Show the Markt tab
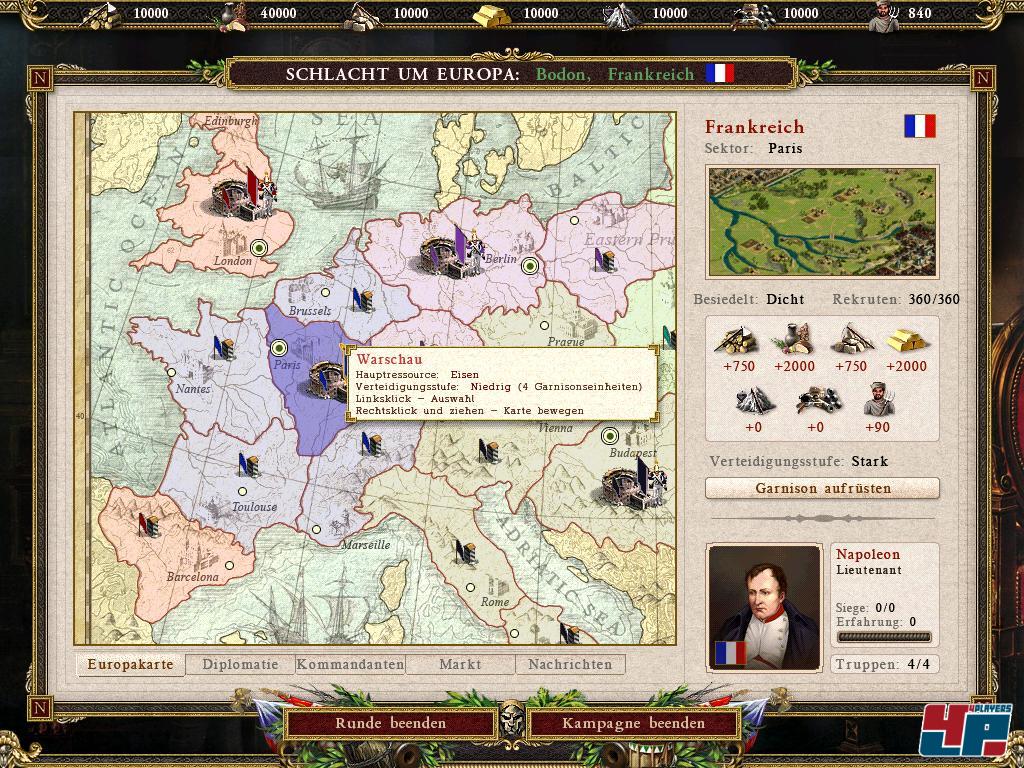The width and height of the screenshot is (1024, 768). click(460, 664)
